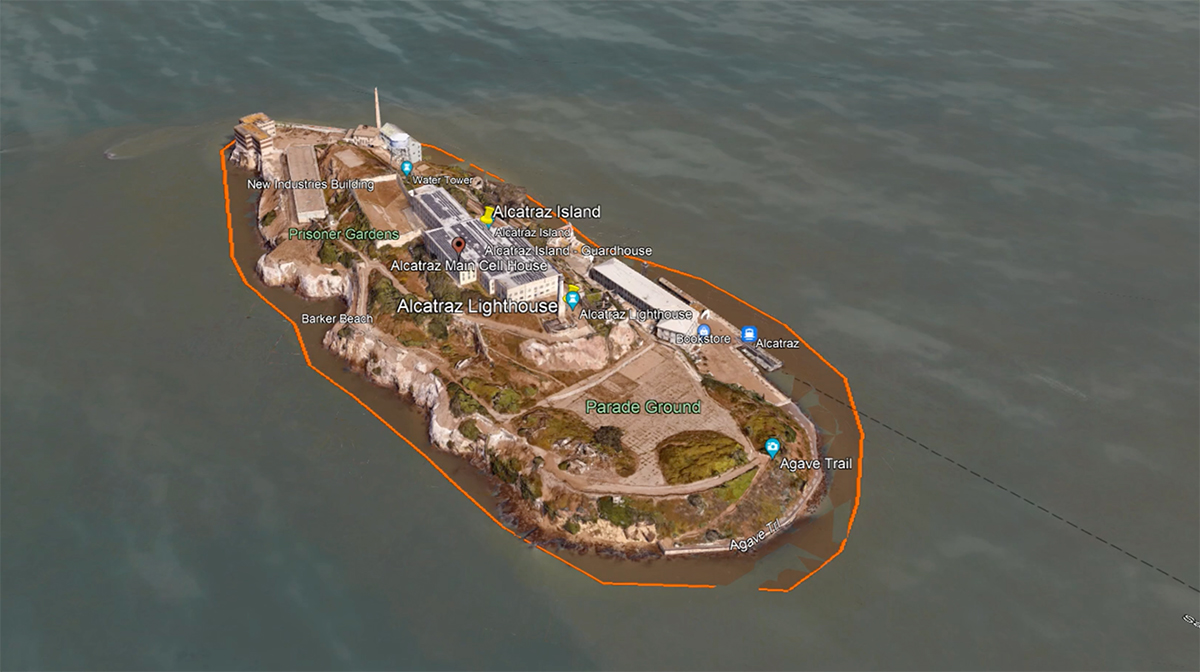Click the Barker Beach place label
Viewport: 1200px width, 672px height.
click(337, 319)
